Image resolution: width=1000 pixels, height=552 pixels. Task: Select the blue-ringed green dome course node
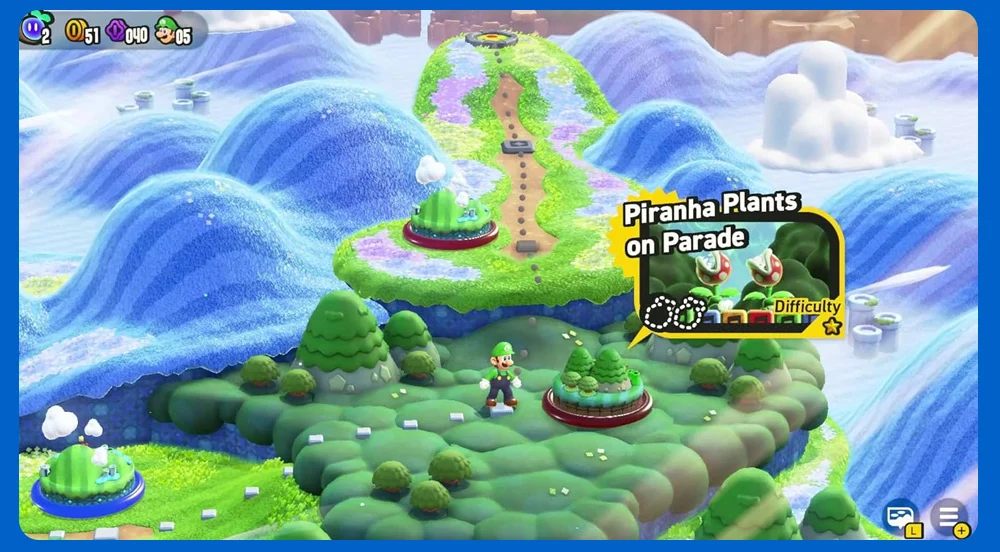click(88, 475)
